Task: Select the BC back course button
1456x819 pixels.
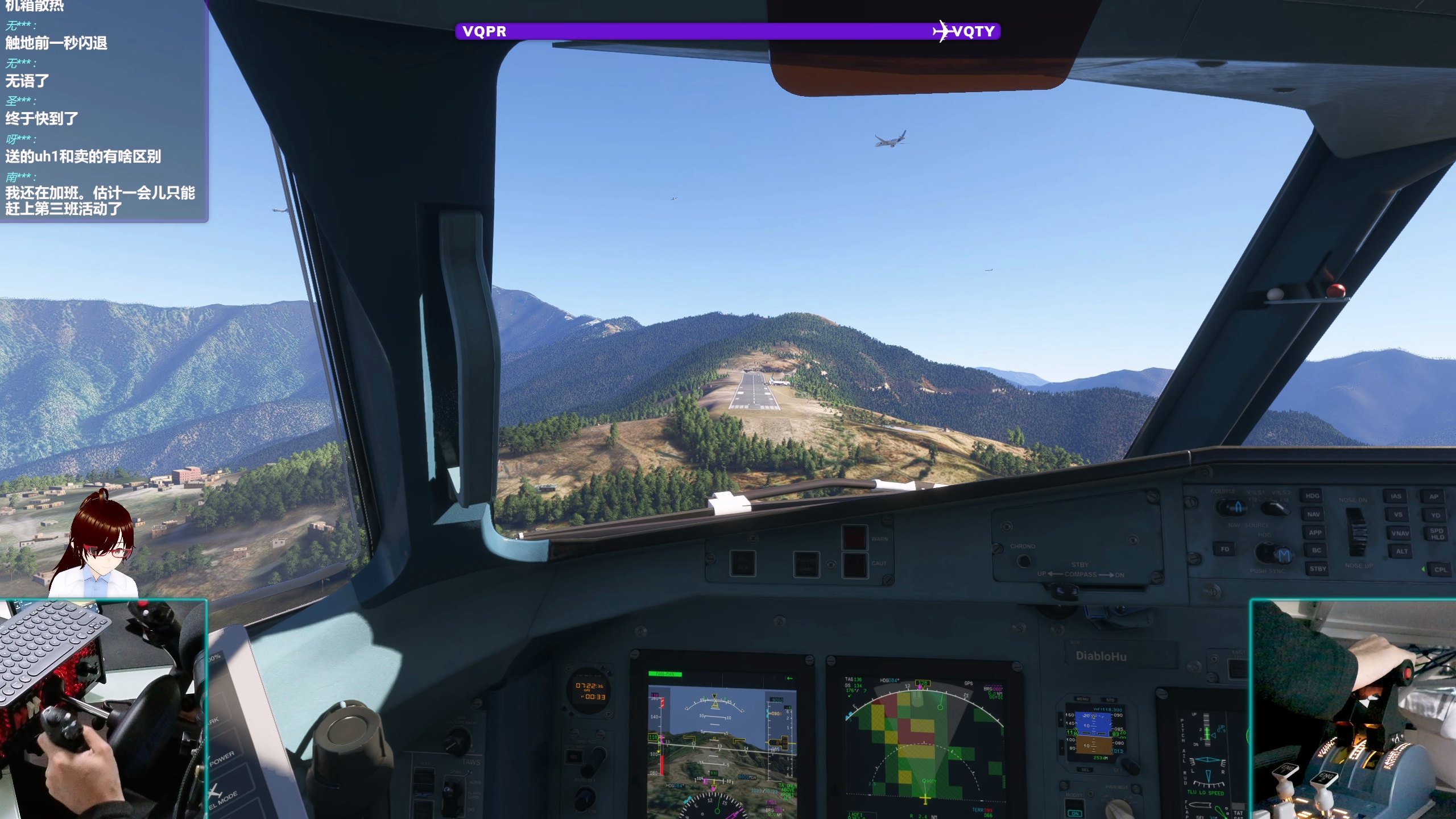Action: pos(1316,551)
